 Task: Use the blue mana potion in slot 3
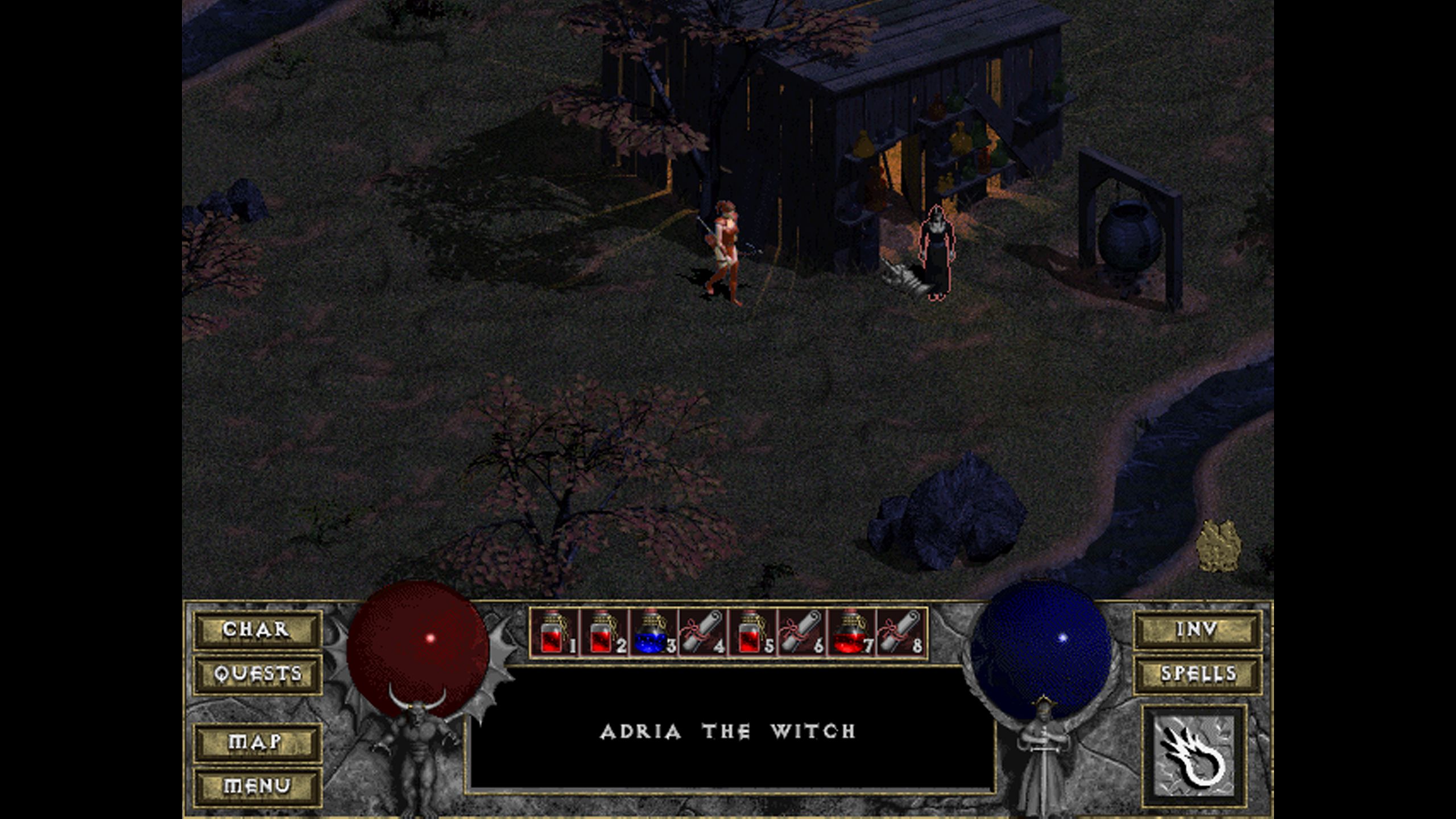tap(653, 632)
